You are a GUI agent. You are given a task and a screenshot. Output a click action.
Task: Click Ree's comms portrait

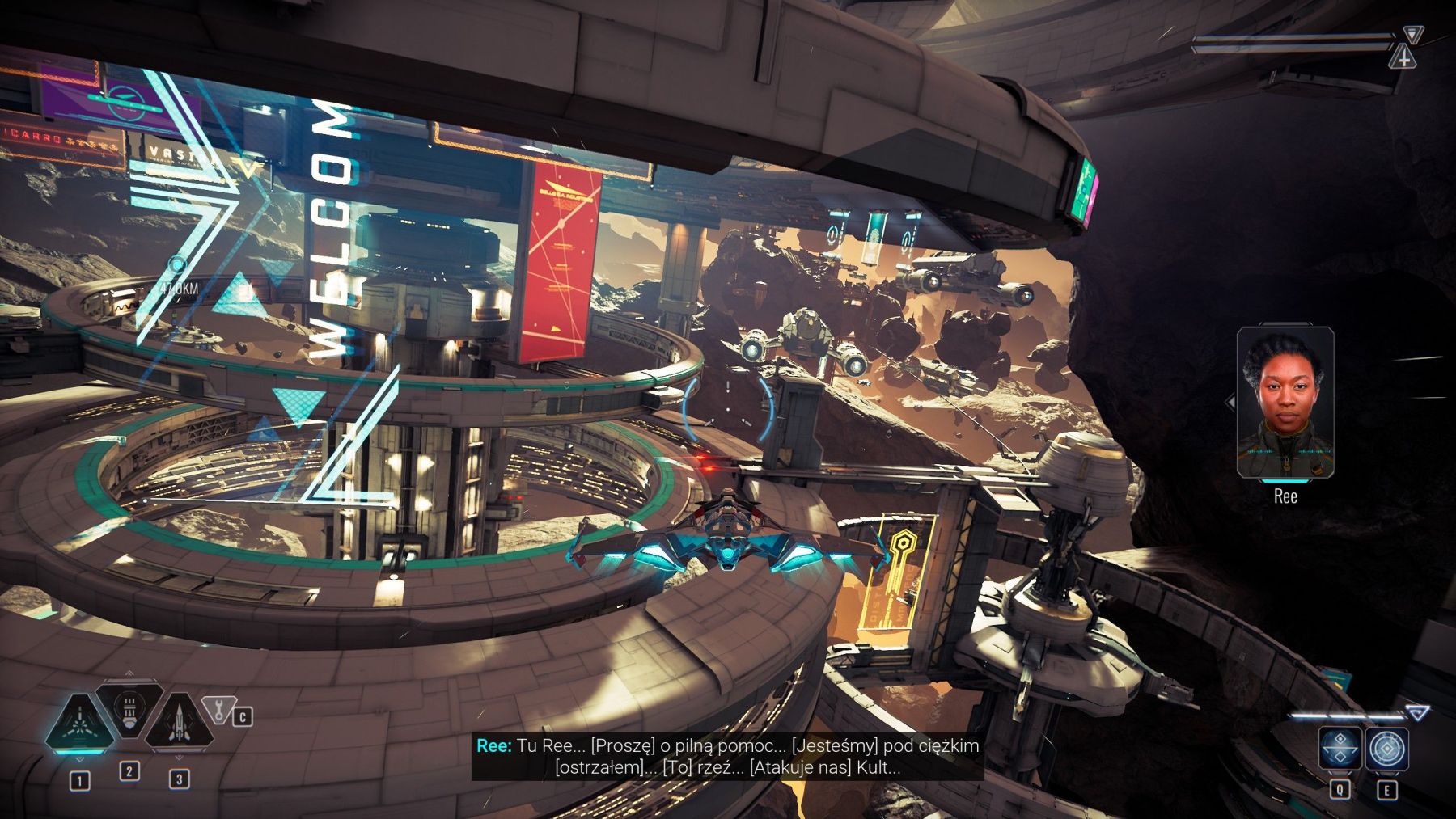click(1285, 402)
